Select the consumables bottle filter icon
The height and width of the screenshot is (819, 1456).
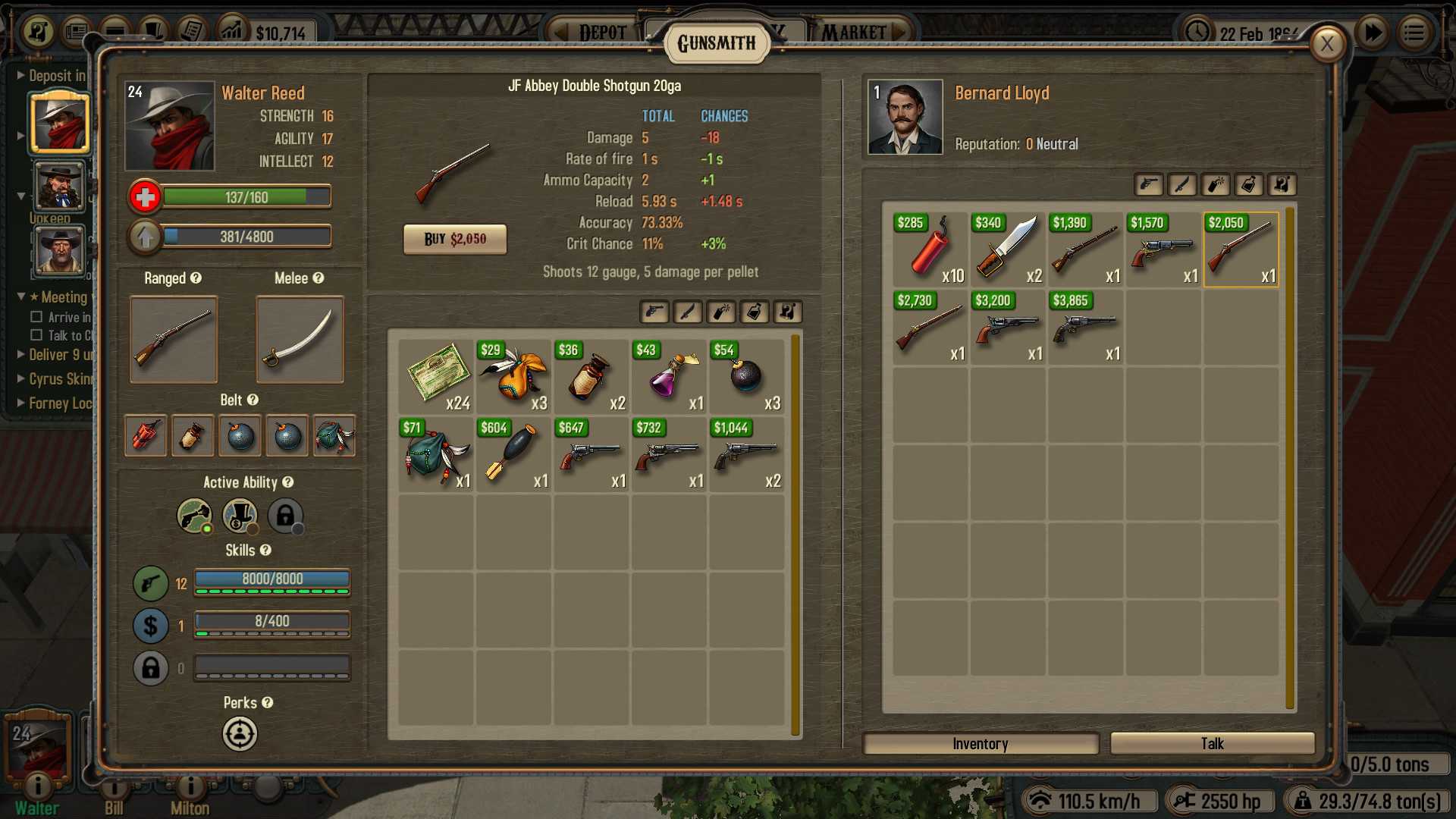755,312
